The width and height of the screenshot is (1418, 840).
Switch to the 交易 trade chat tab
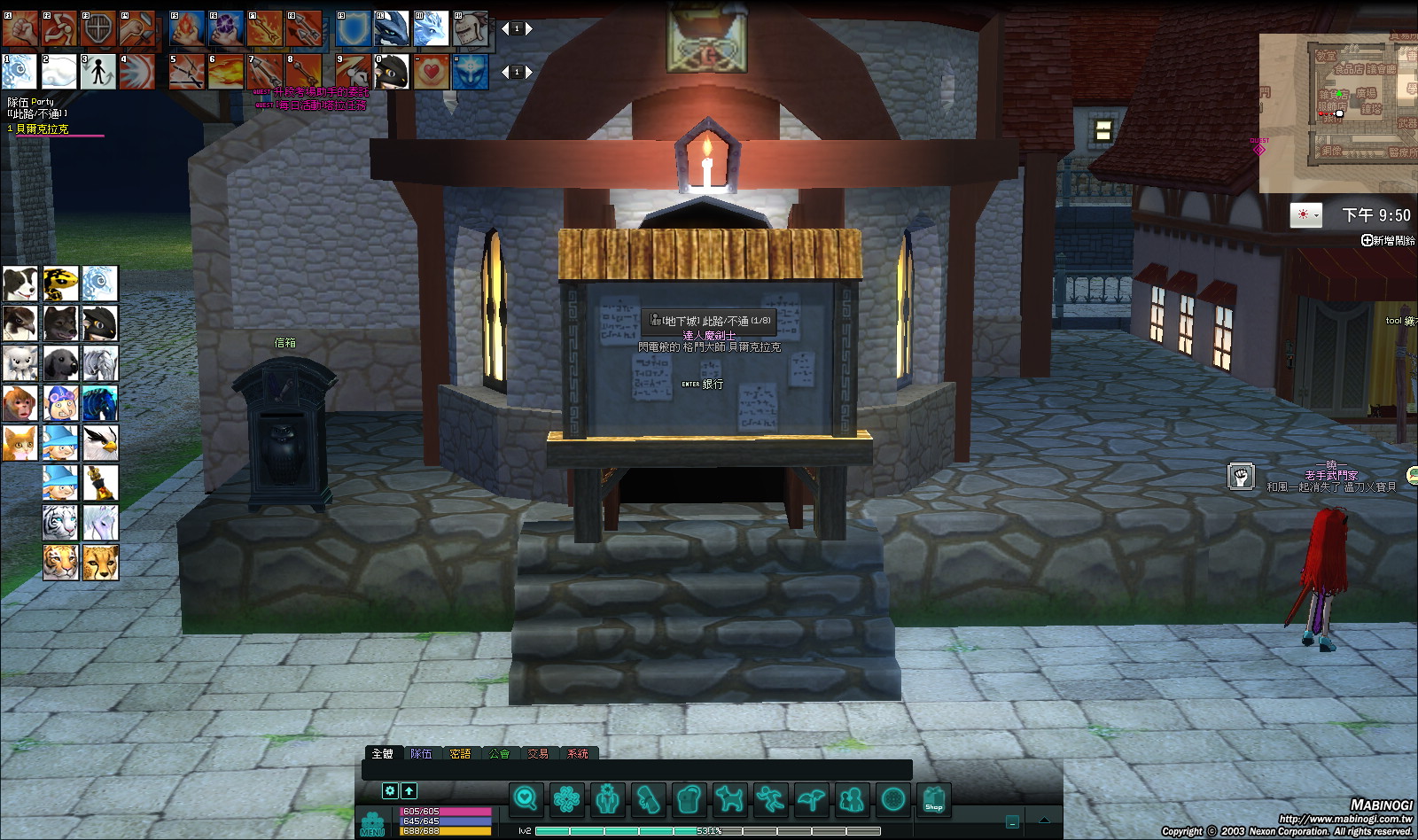tap(538, 754)
